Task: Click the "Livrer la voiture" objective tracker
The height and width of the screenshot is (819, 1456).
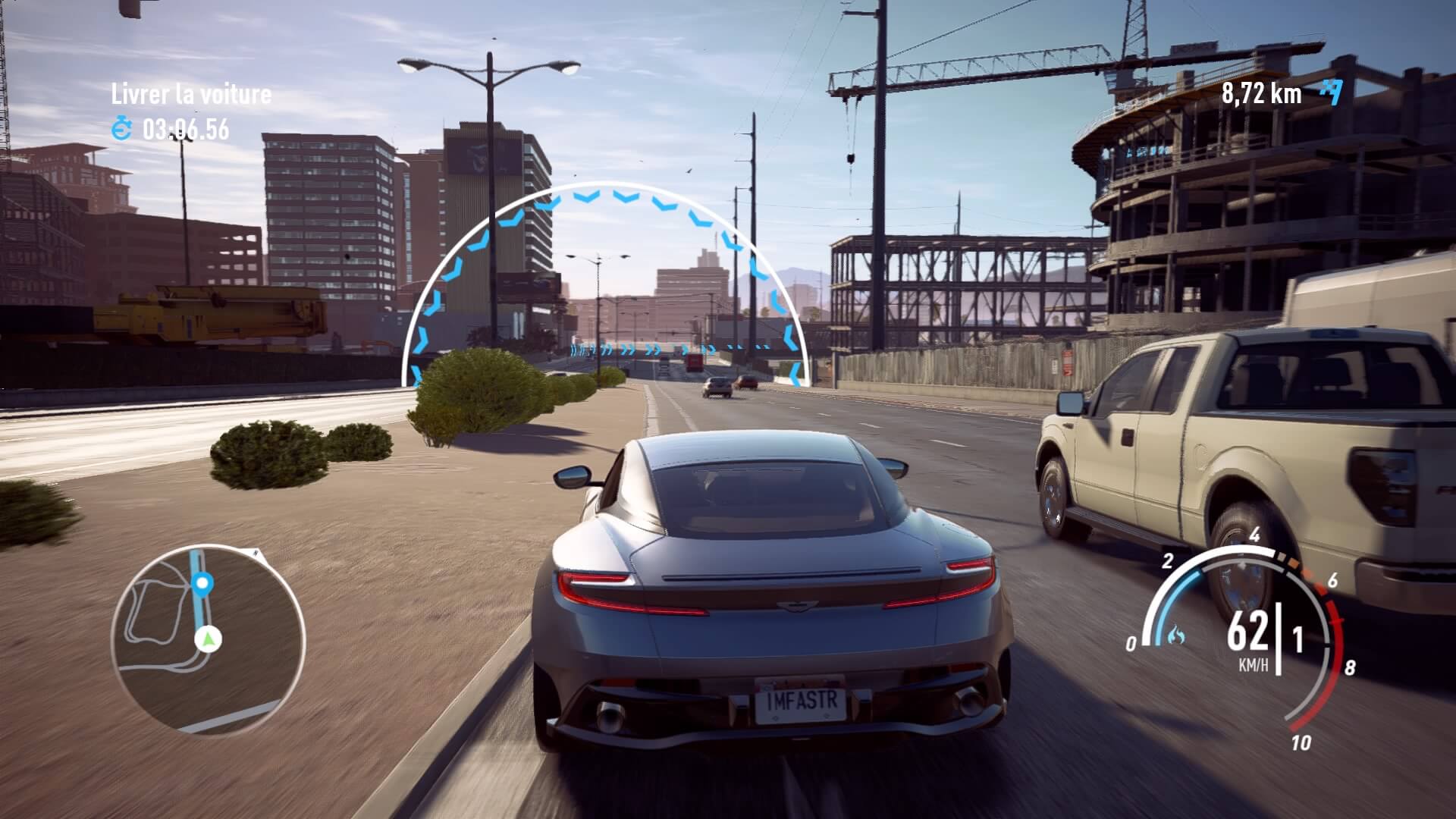Action: pyautogui.click(x=191, y=95)
